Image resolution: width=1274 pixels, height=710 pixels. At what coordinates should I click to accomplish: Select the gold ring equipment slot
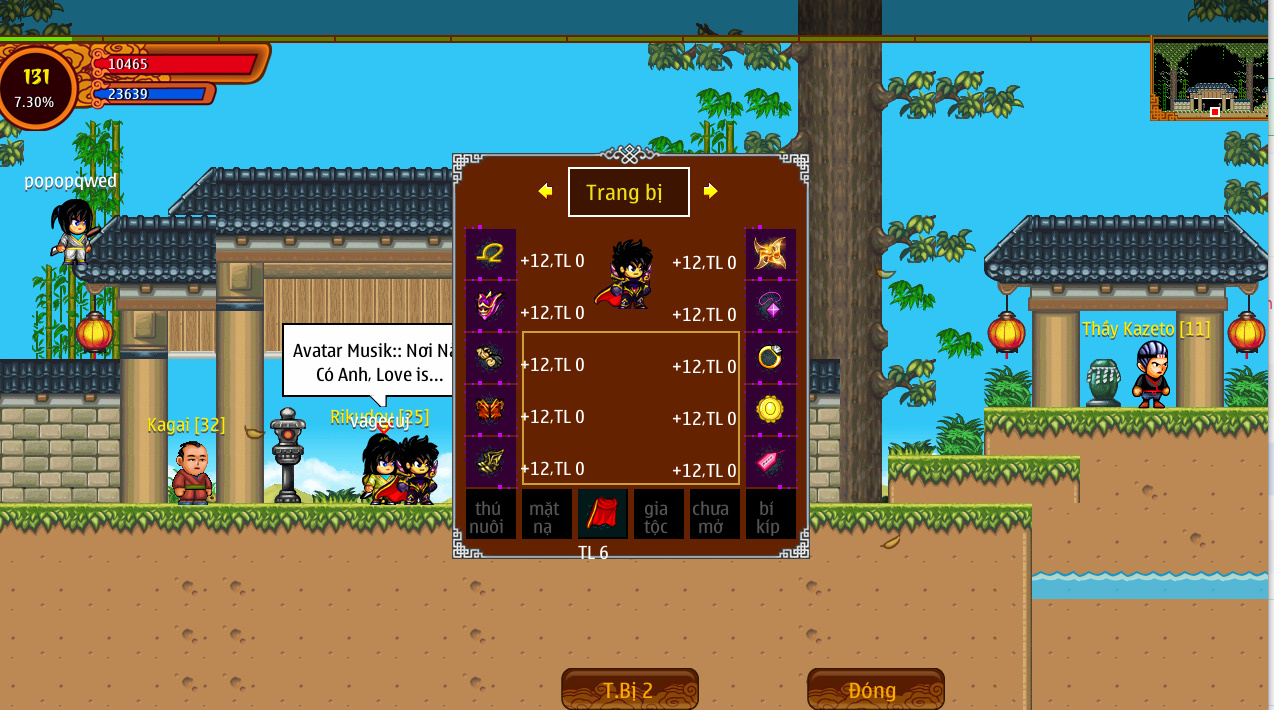click(770, 358)
